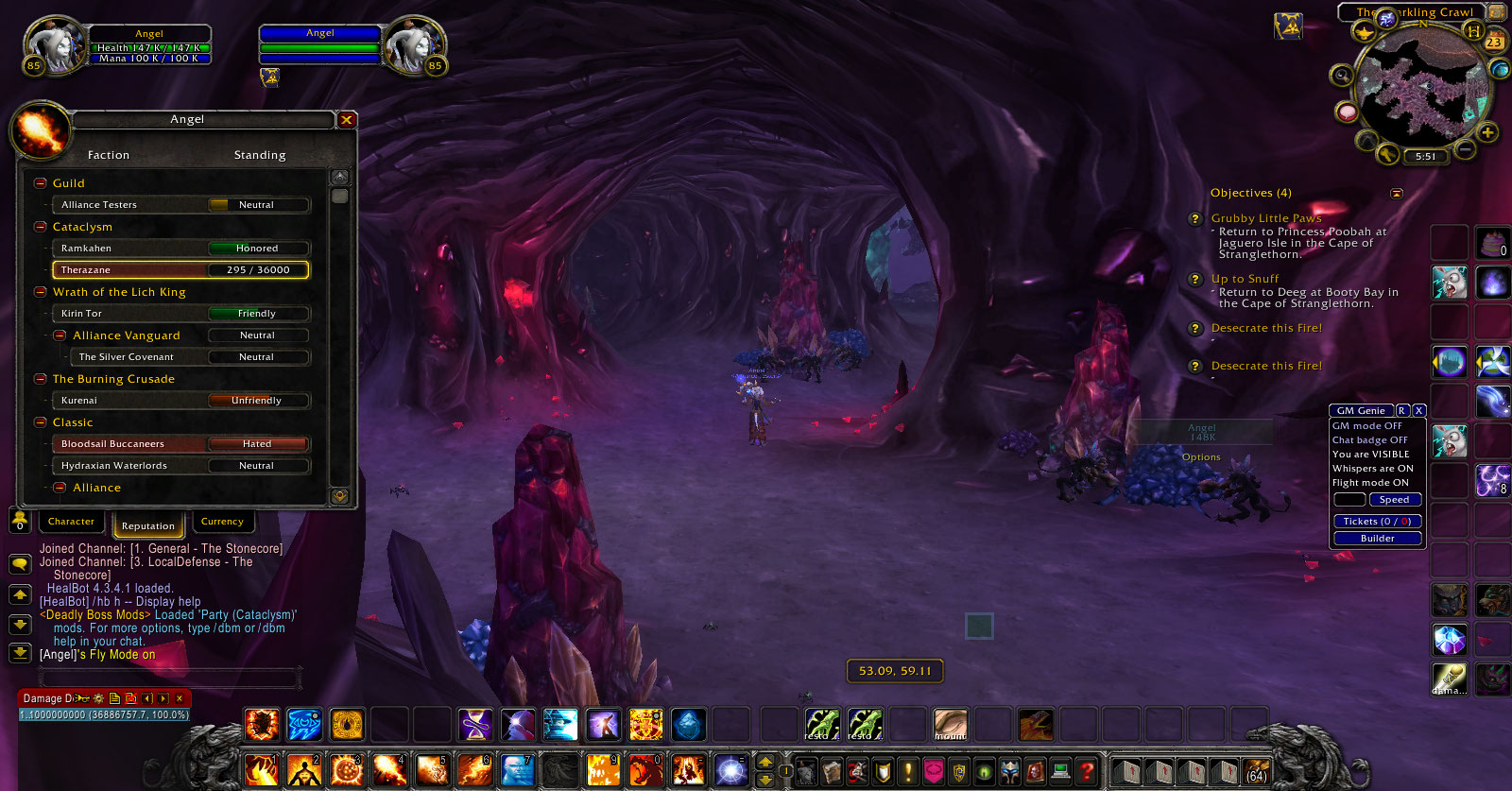This screenshot has height=791, width=1512.
Task: Switch to the Character tab
Action: 71,521
